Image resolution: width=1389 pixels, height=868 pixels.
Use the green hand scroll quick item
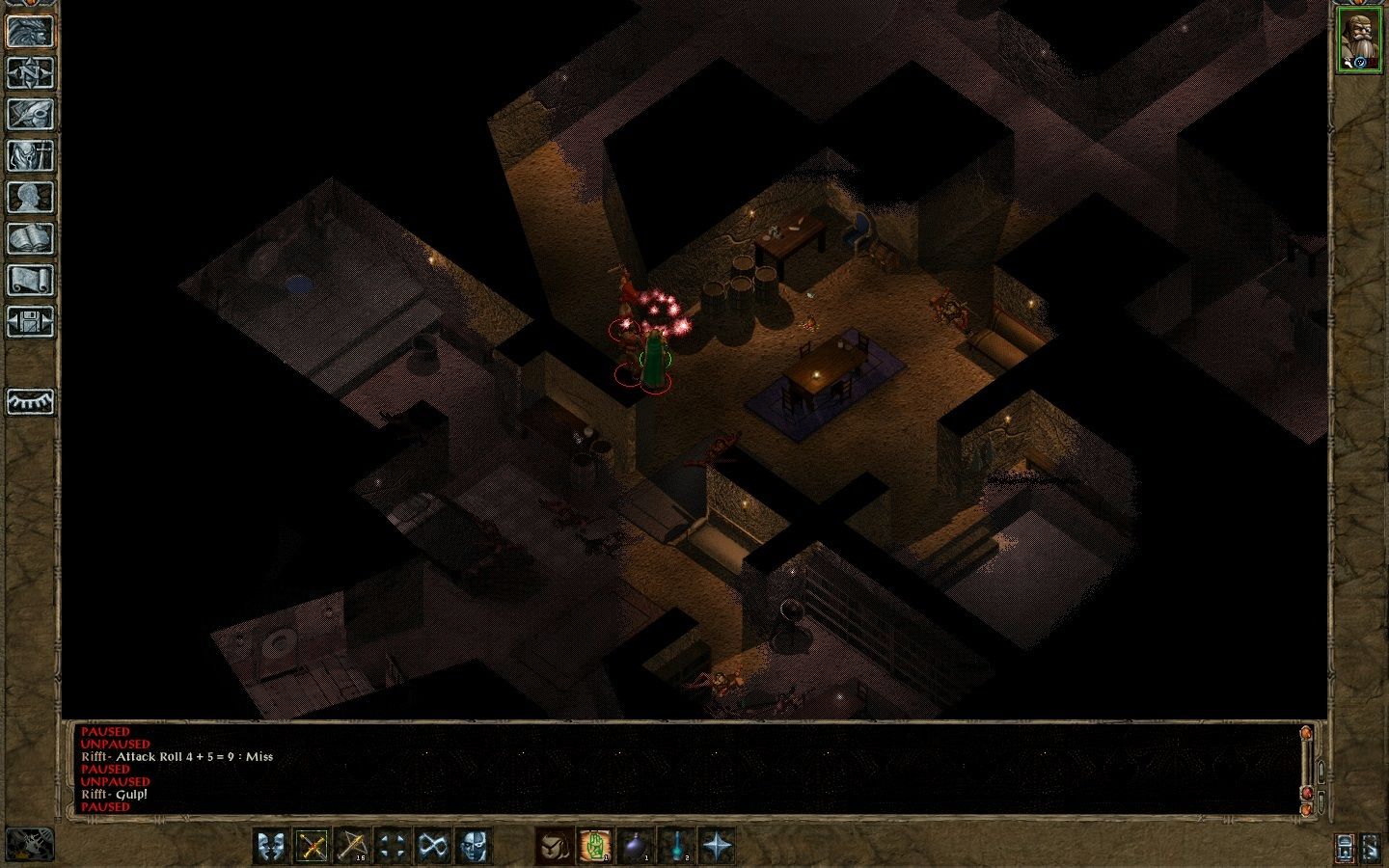click(x=595, y=847)
